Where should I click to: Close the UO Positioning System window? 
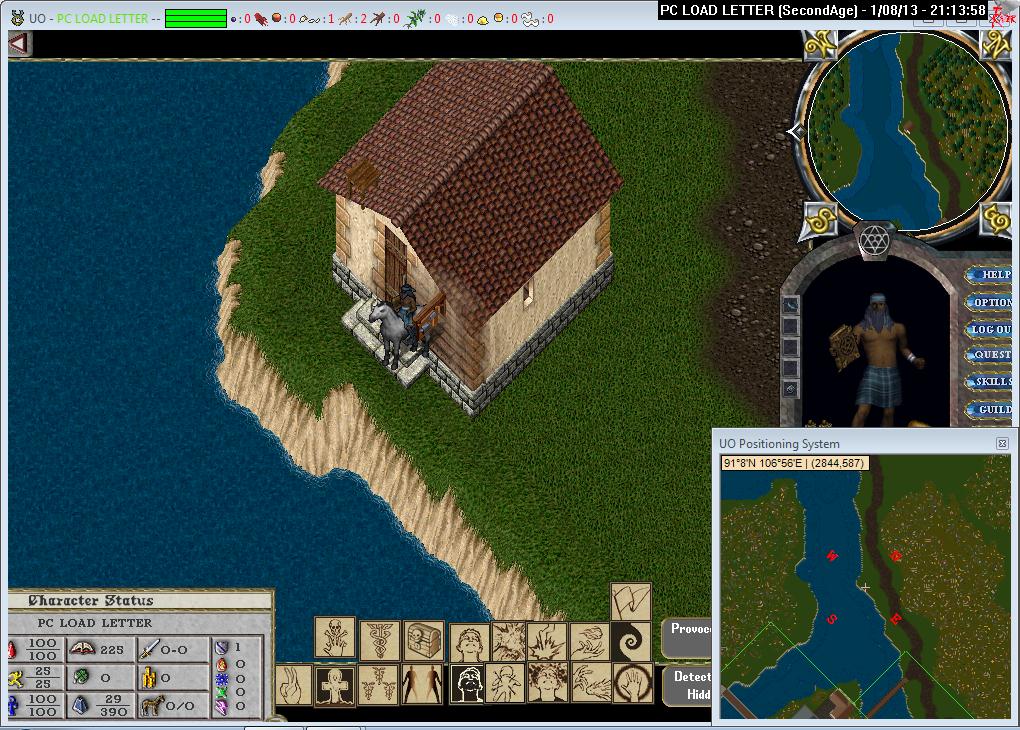point(1002,443)
